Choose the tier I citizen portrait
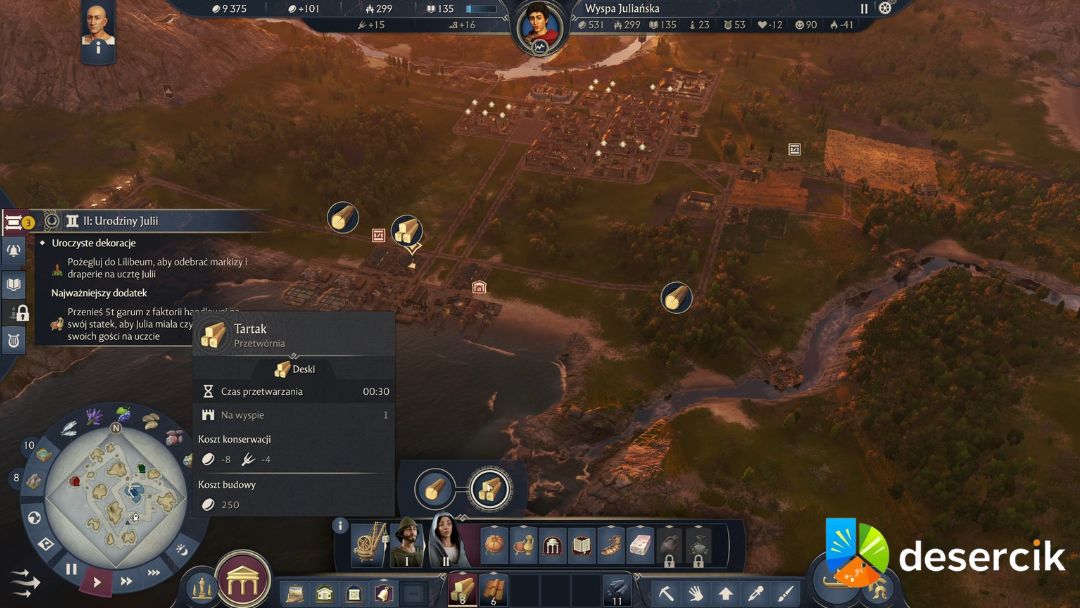 (x=407, y=543)
